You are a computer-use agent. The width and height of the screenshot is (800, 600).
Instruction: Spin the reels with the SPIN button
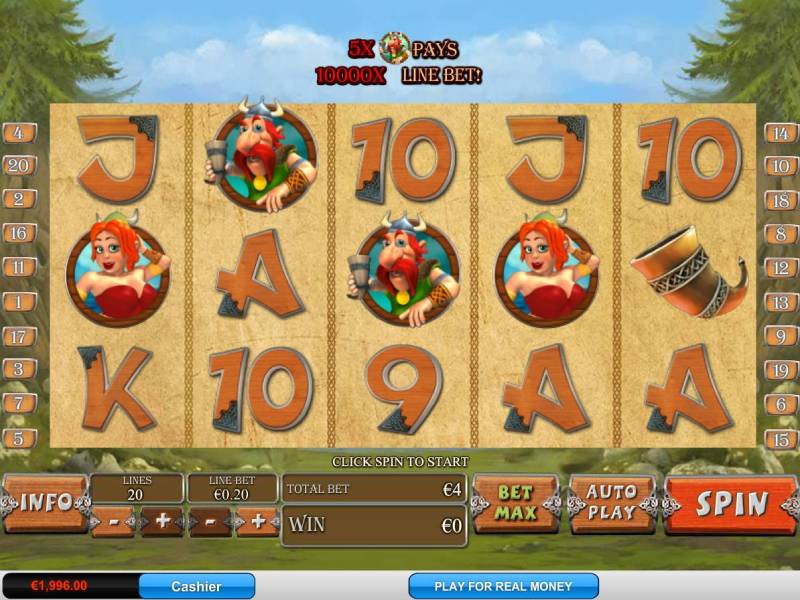click(x=731, y=504)
